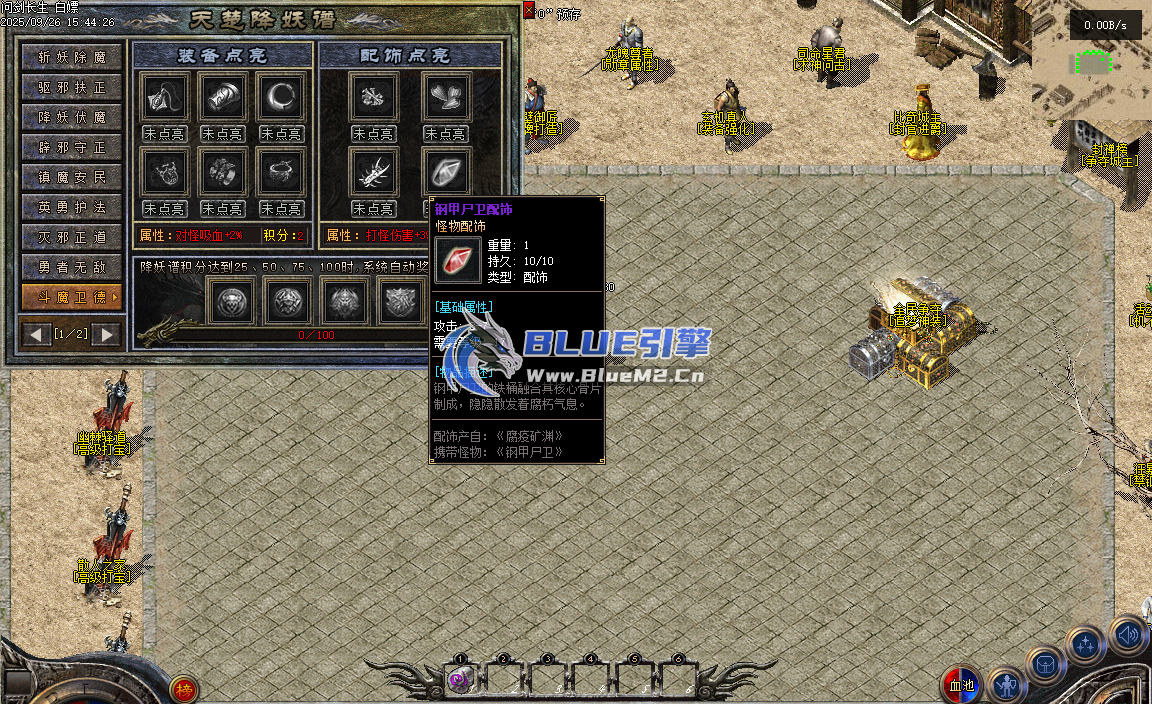Choose the 辟邪守正 category
The image size is (1152, 704).
(72, 148)
